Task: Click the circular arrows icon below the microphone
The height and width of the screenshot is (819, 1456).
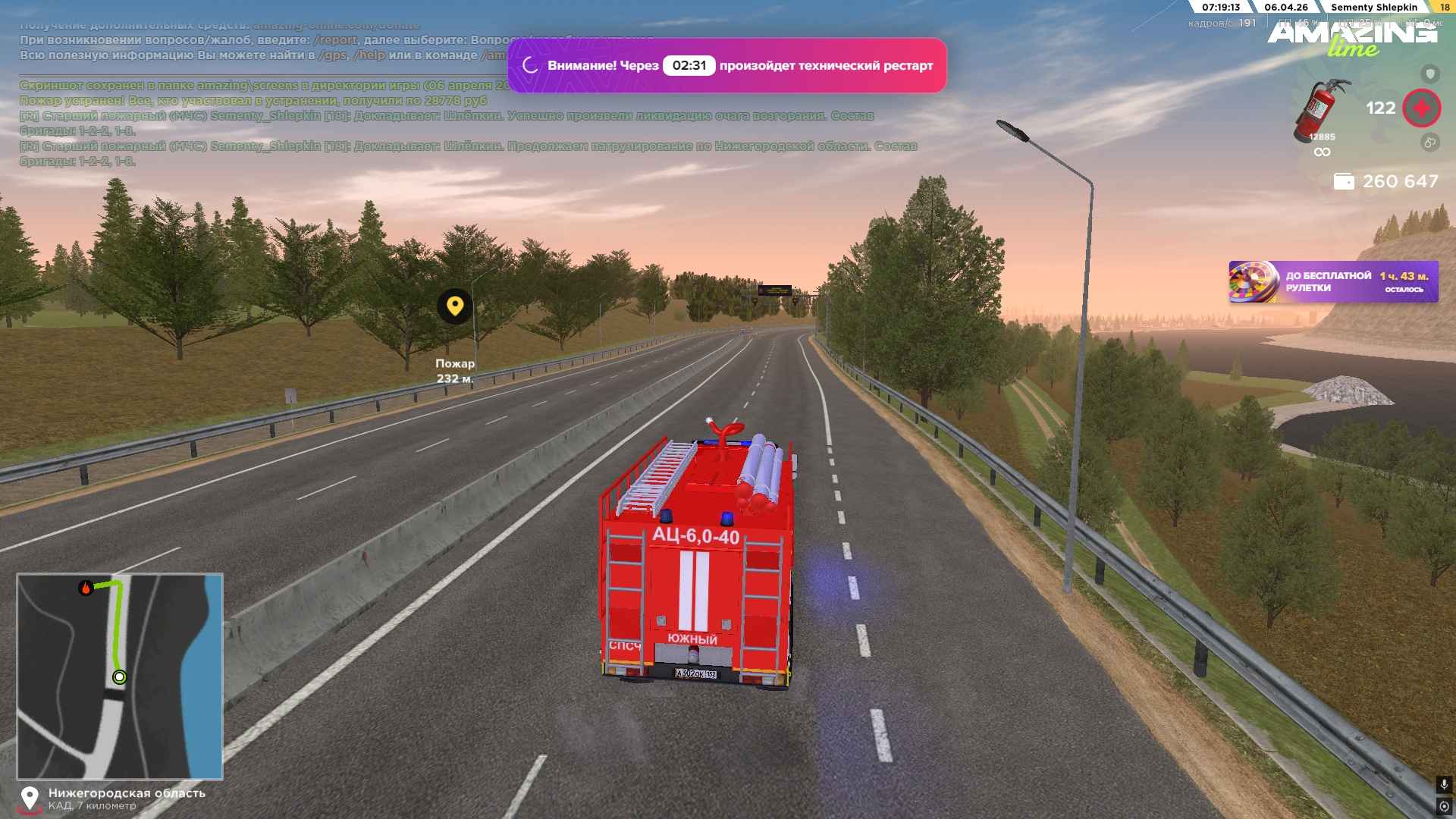Action: 1443,805
